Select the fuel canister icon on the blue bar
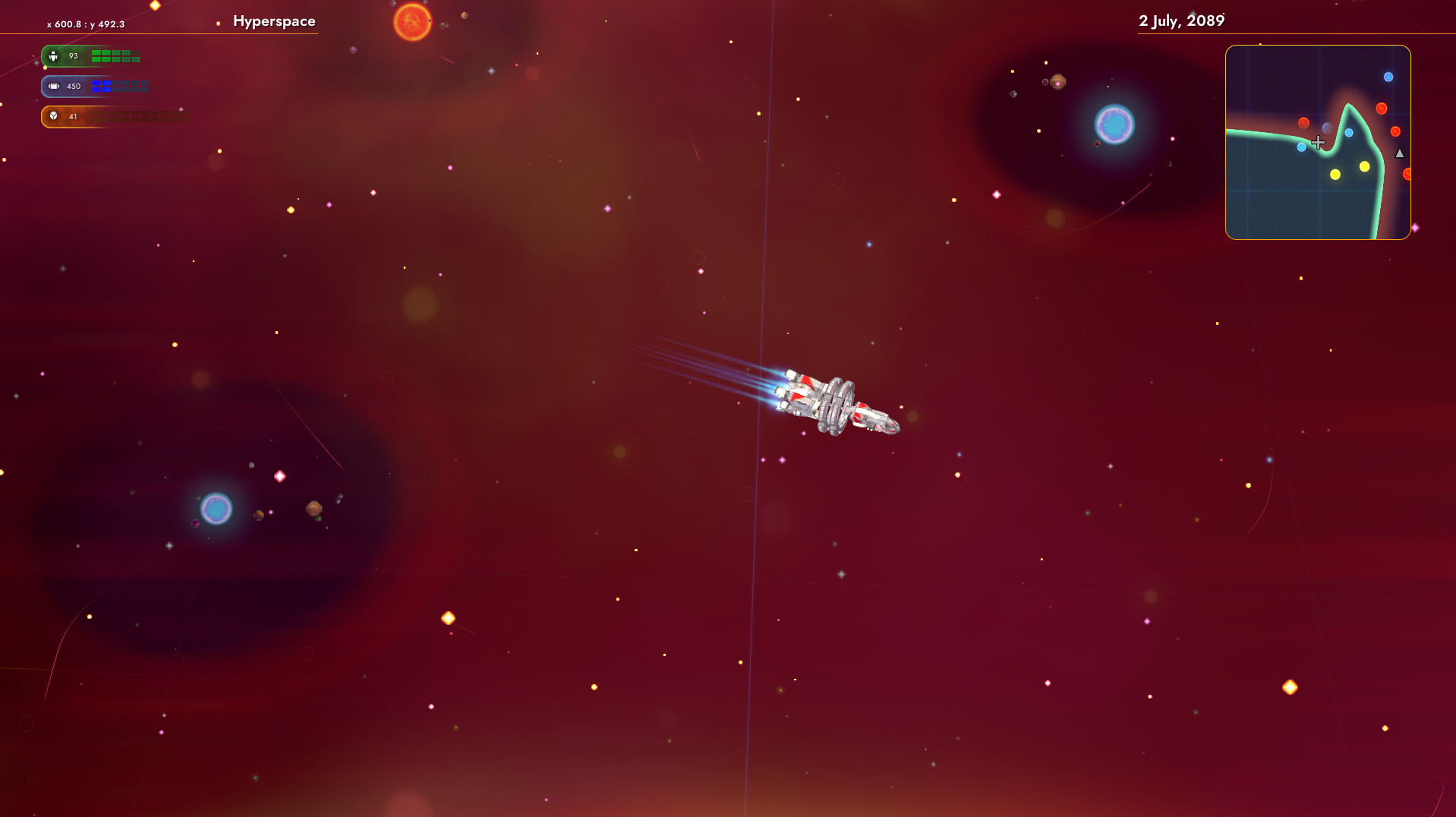This screenshot has height=817, width=1456. tap(54, 86)
